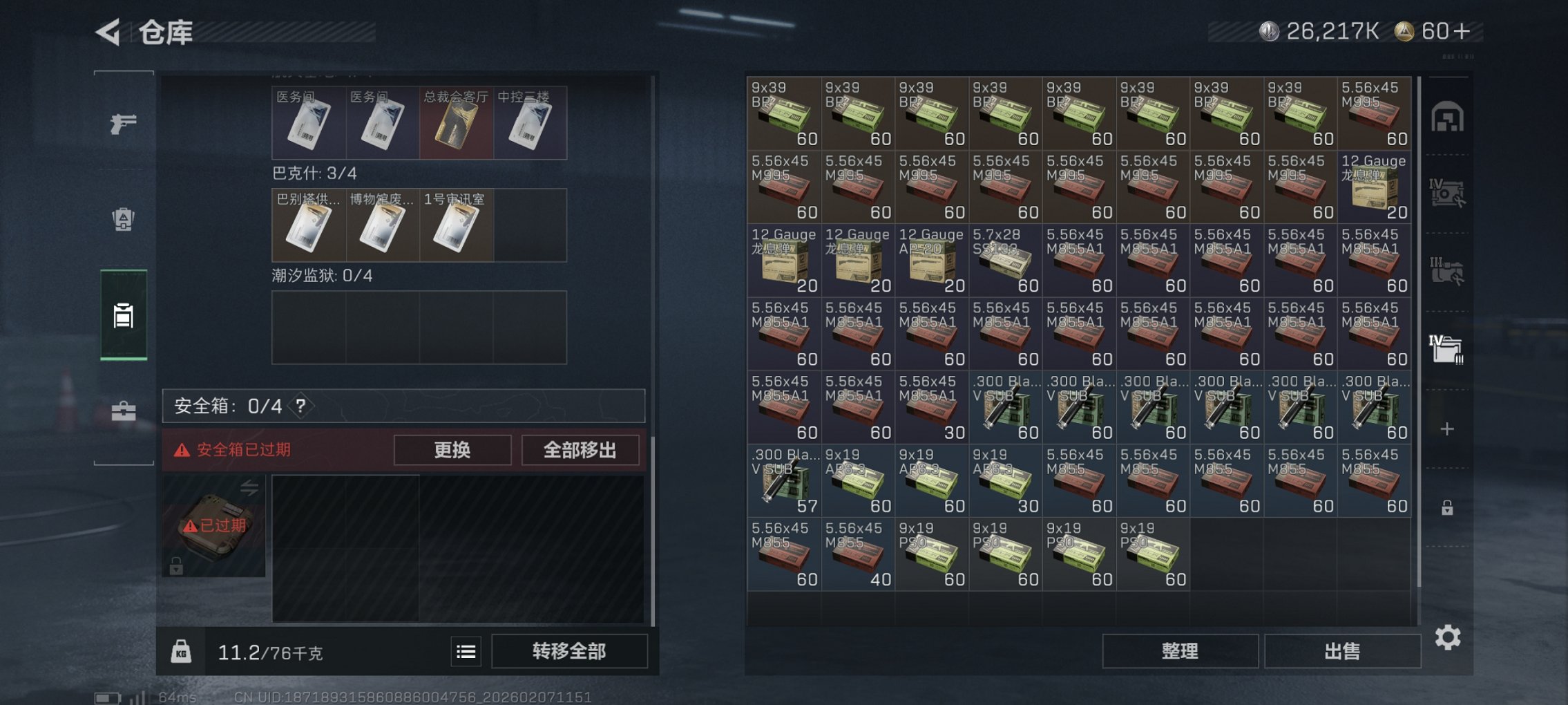Open the warehouse icon atop the right sidebar

[x=1449, y=115]
